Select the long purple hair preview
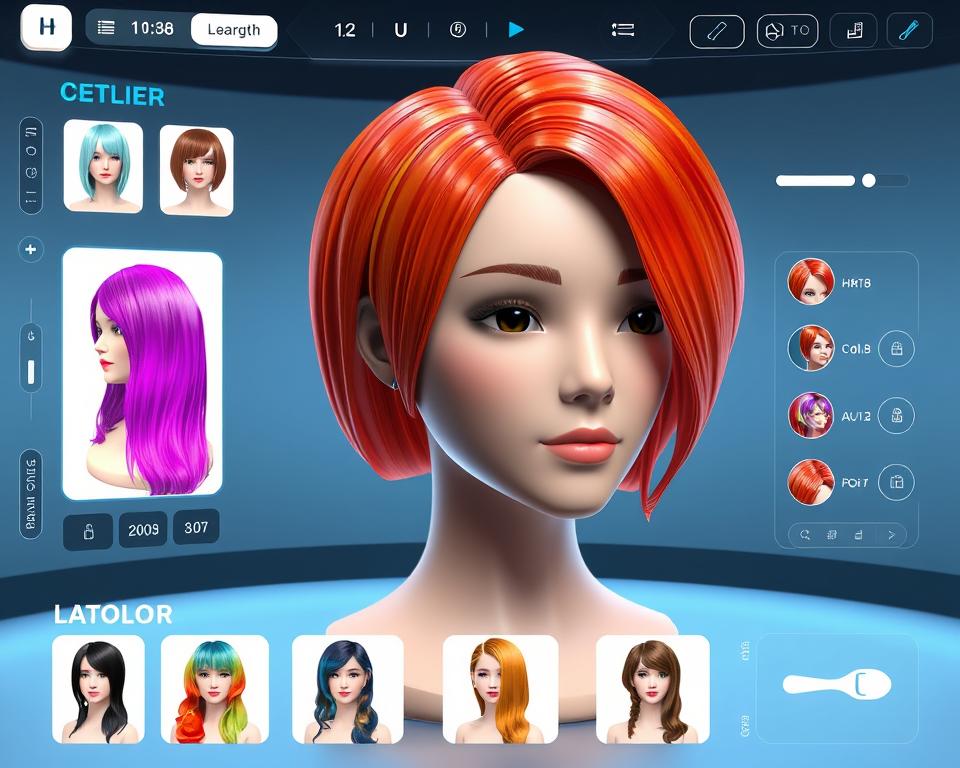The height and width of the screenshot is (768, 960). pyautogui.click(x=142, y=373)
